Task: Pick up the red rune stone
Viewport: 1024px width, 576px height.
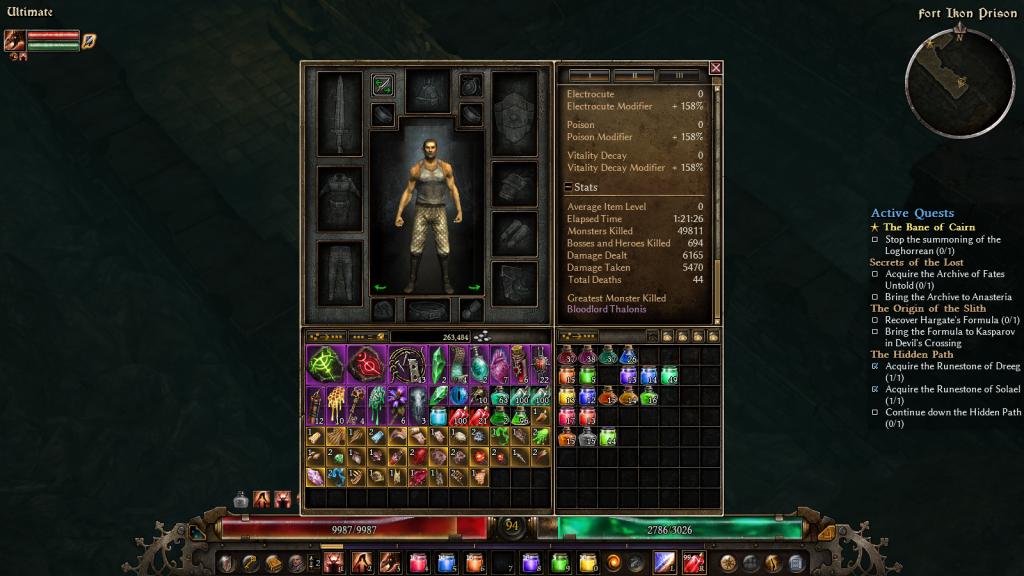Action: point(365,364)
